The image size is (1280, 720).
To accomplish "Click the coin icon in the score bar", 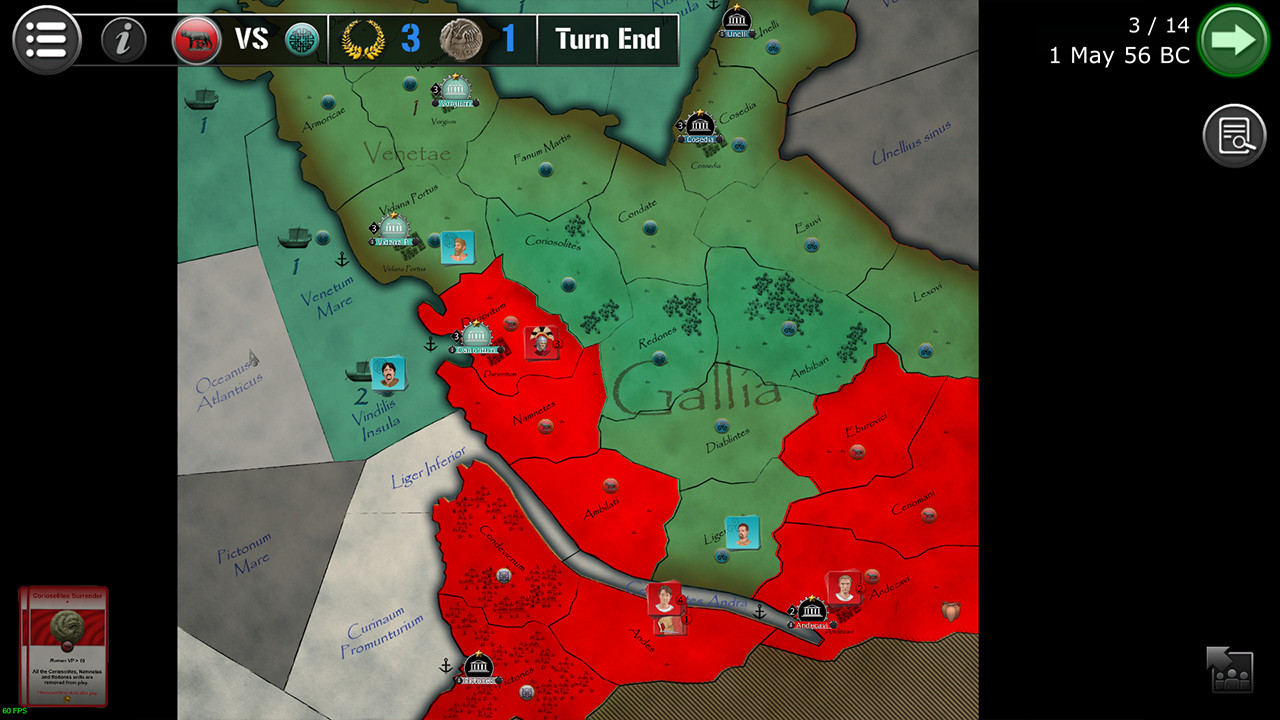I will 462,41.
